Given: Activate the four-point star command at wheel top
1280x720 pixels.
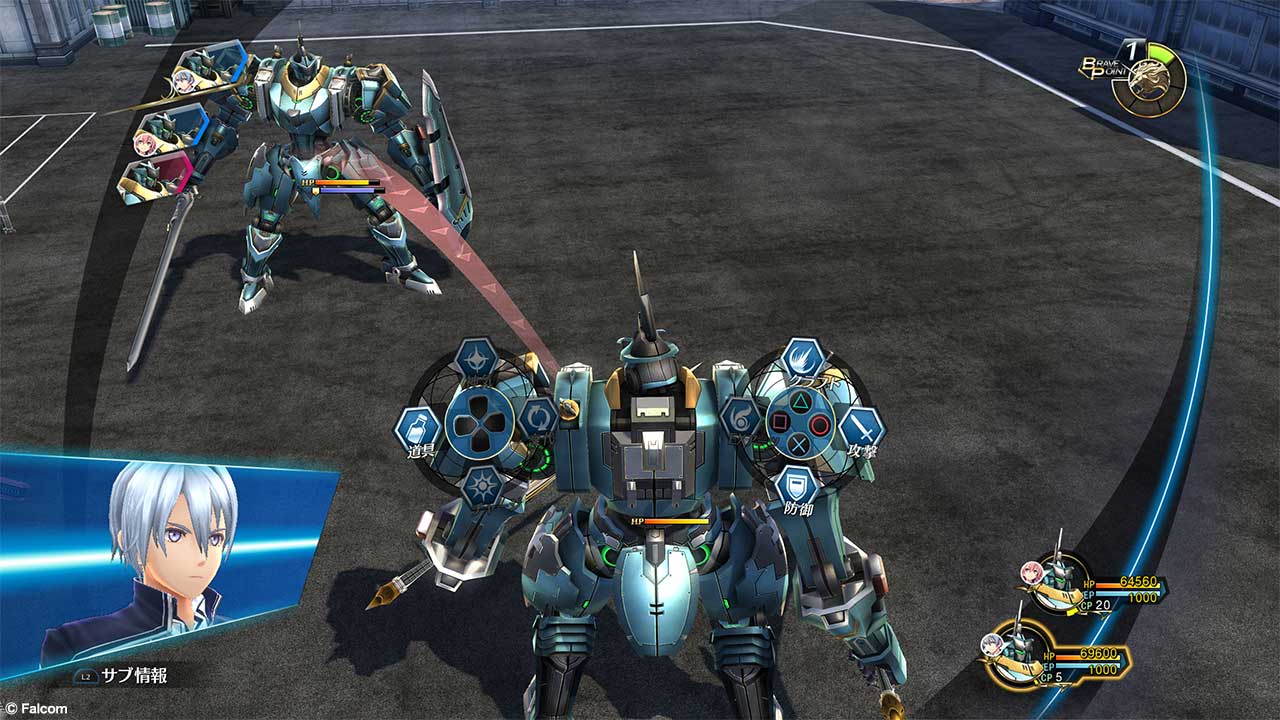Looking at the screenshot, I should (x=477, y=359).
